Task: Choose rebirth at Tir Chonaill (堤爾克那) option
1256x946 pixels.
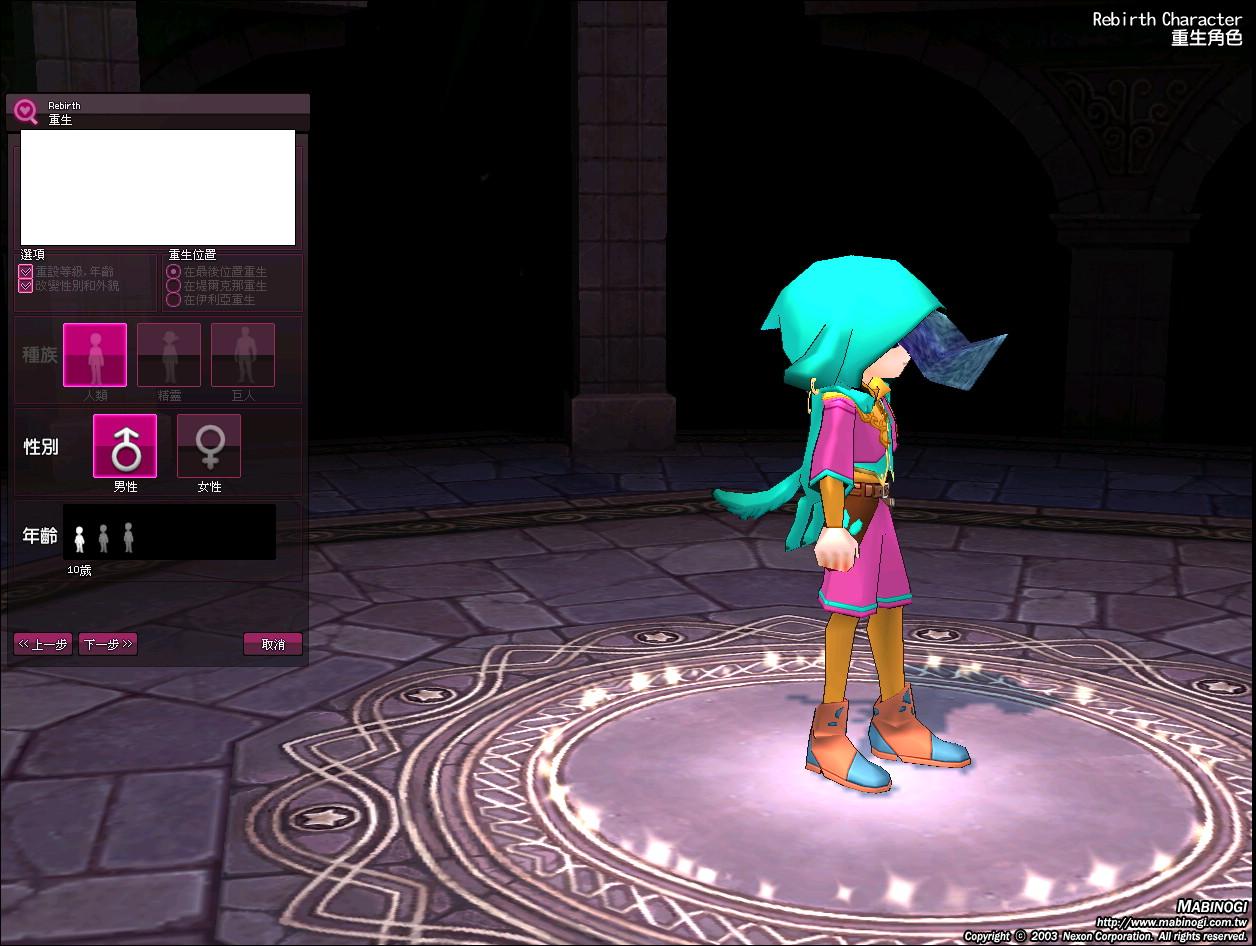Action: 174,286
